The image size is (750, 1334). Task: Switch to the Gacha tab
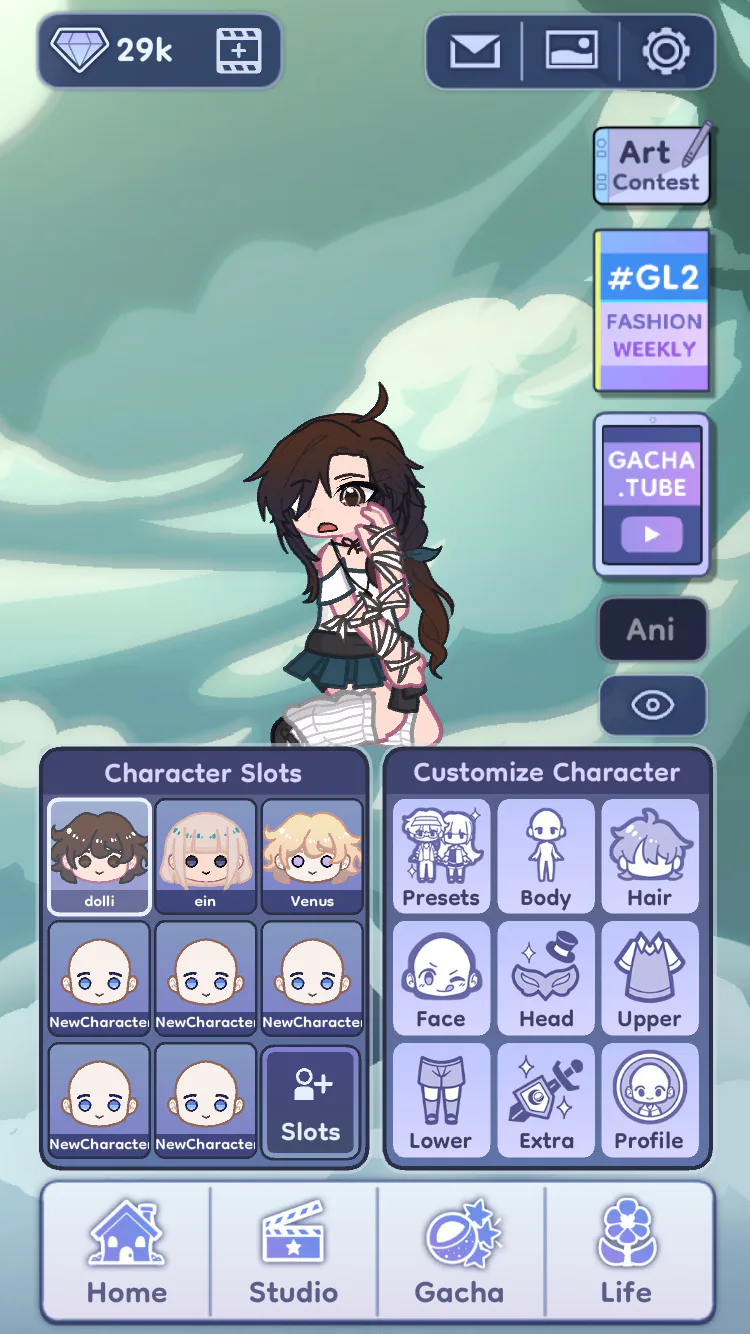tap(460, 1253)
